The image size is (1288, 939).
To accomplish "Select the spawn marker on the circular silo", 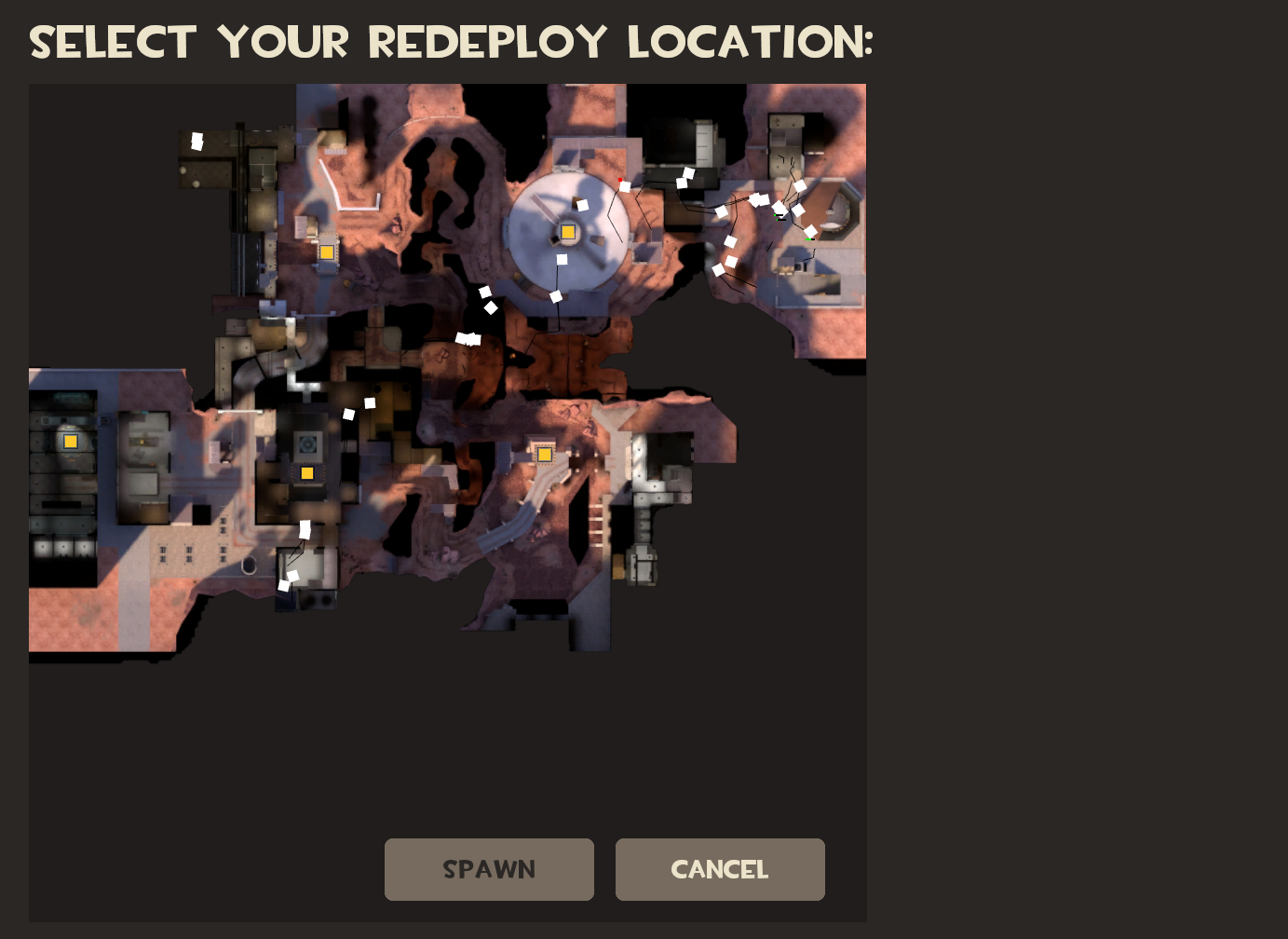I will click(568, 232).
